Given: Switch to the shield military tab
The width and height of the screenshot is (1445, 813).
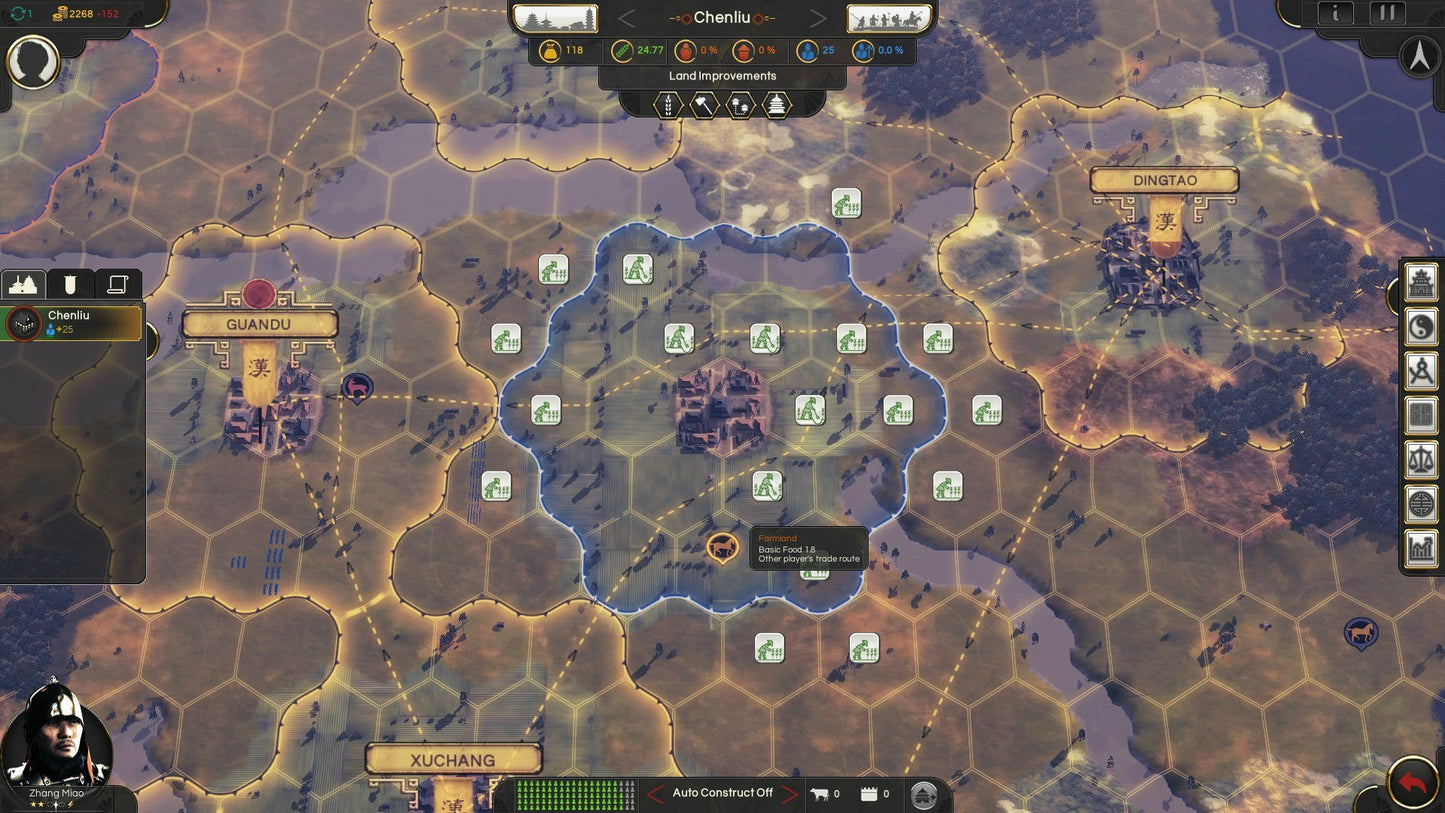Looking at the screenshot, I should 68,284.
